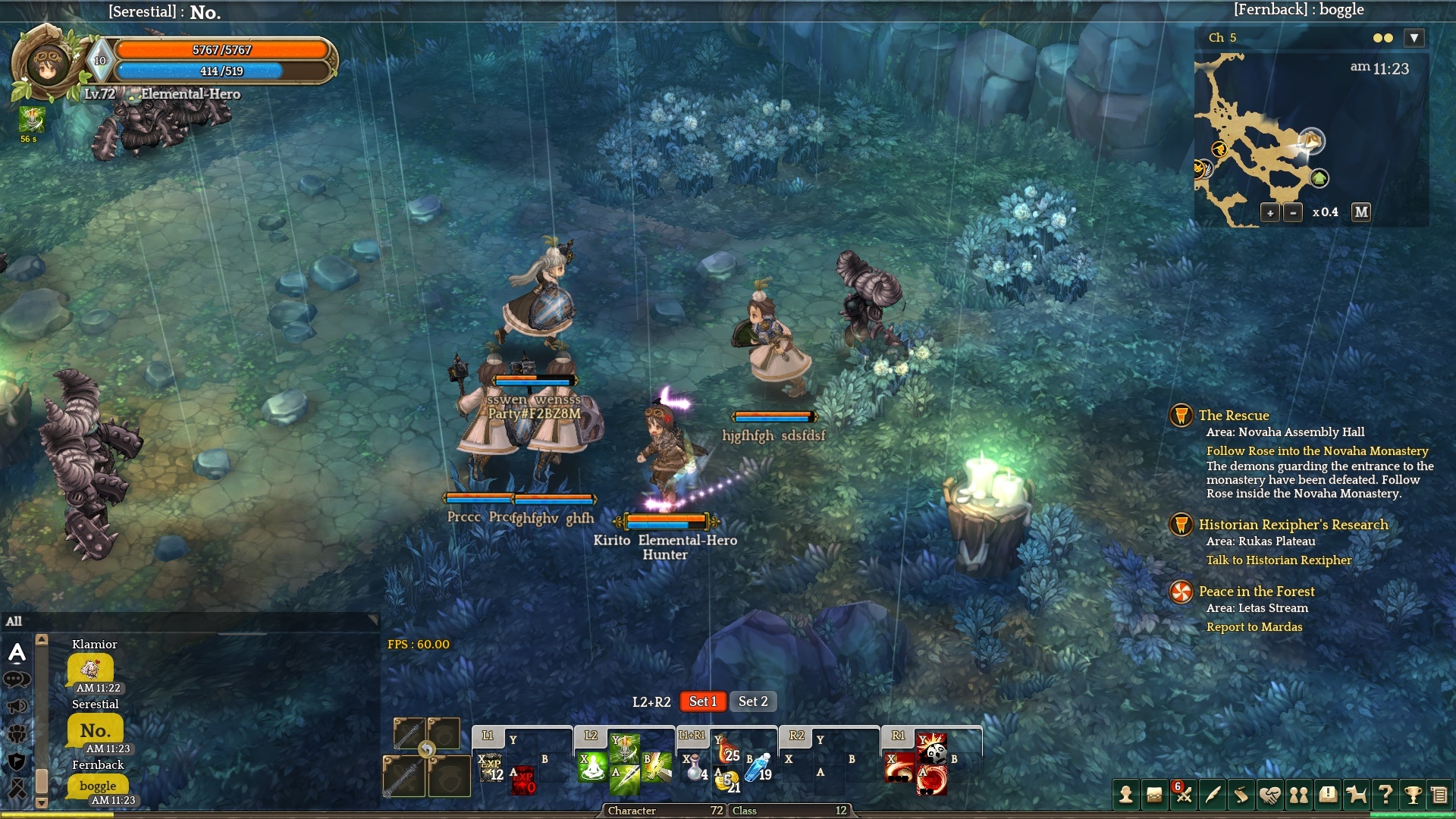Switch chat to the party group filter icon
This screenshot has height=819, width=1456.
17,733
